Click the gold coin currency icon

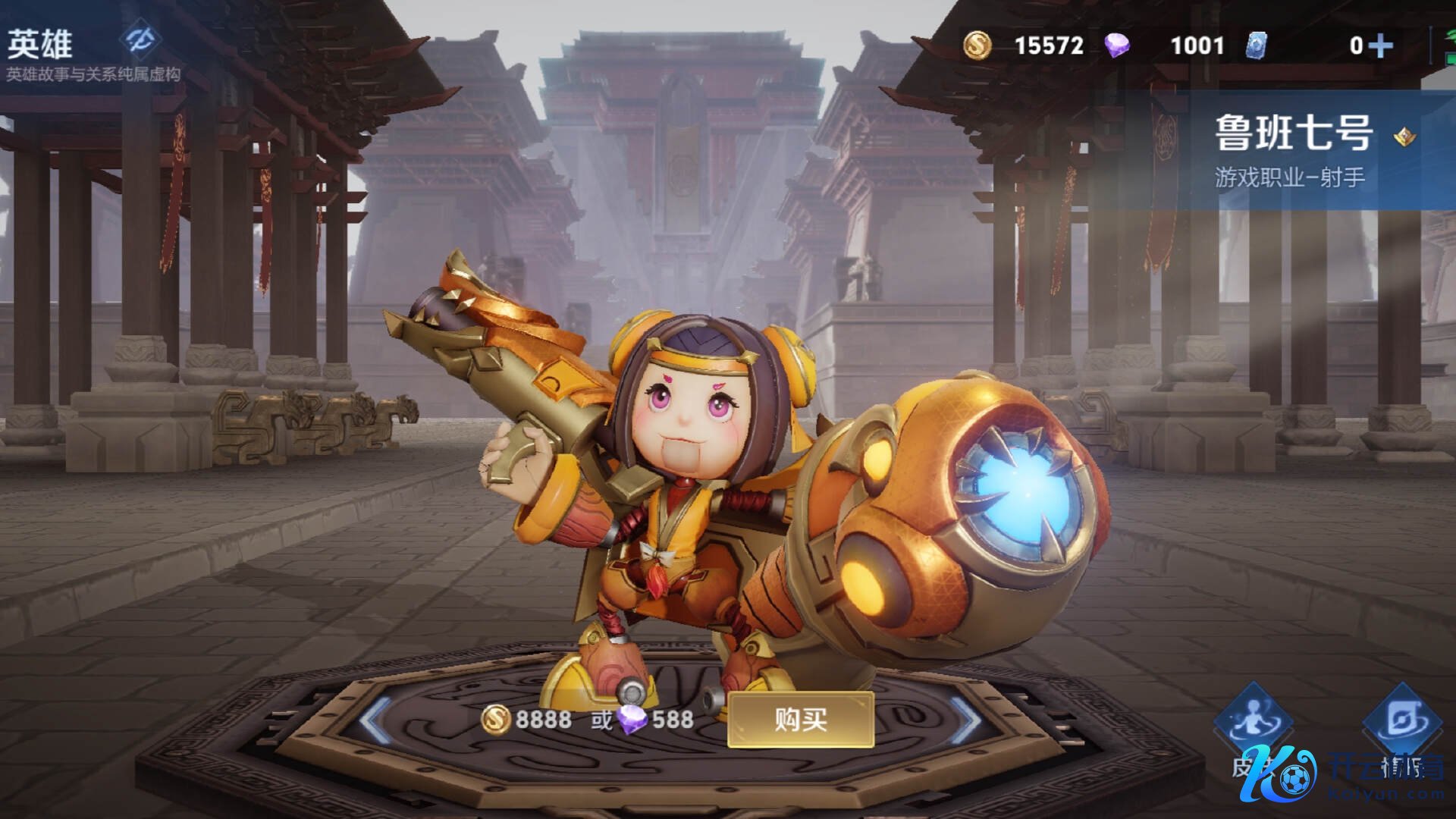pos(977,45)
